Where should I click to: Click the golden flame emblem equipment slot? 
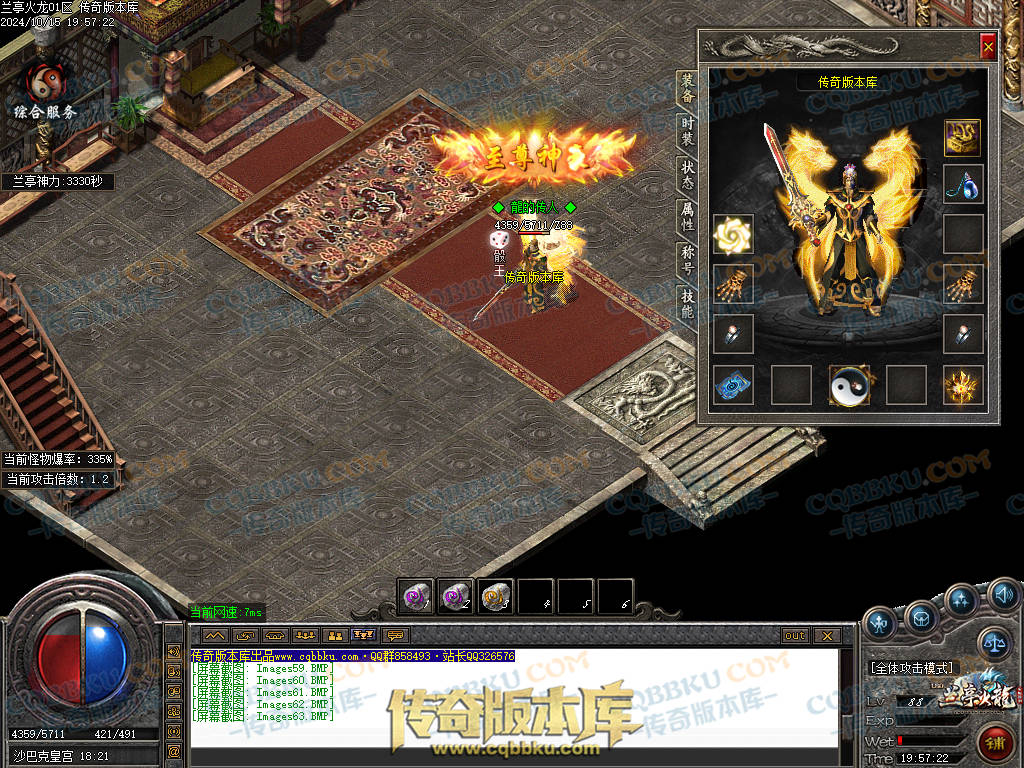(x=963, y=385)
